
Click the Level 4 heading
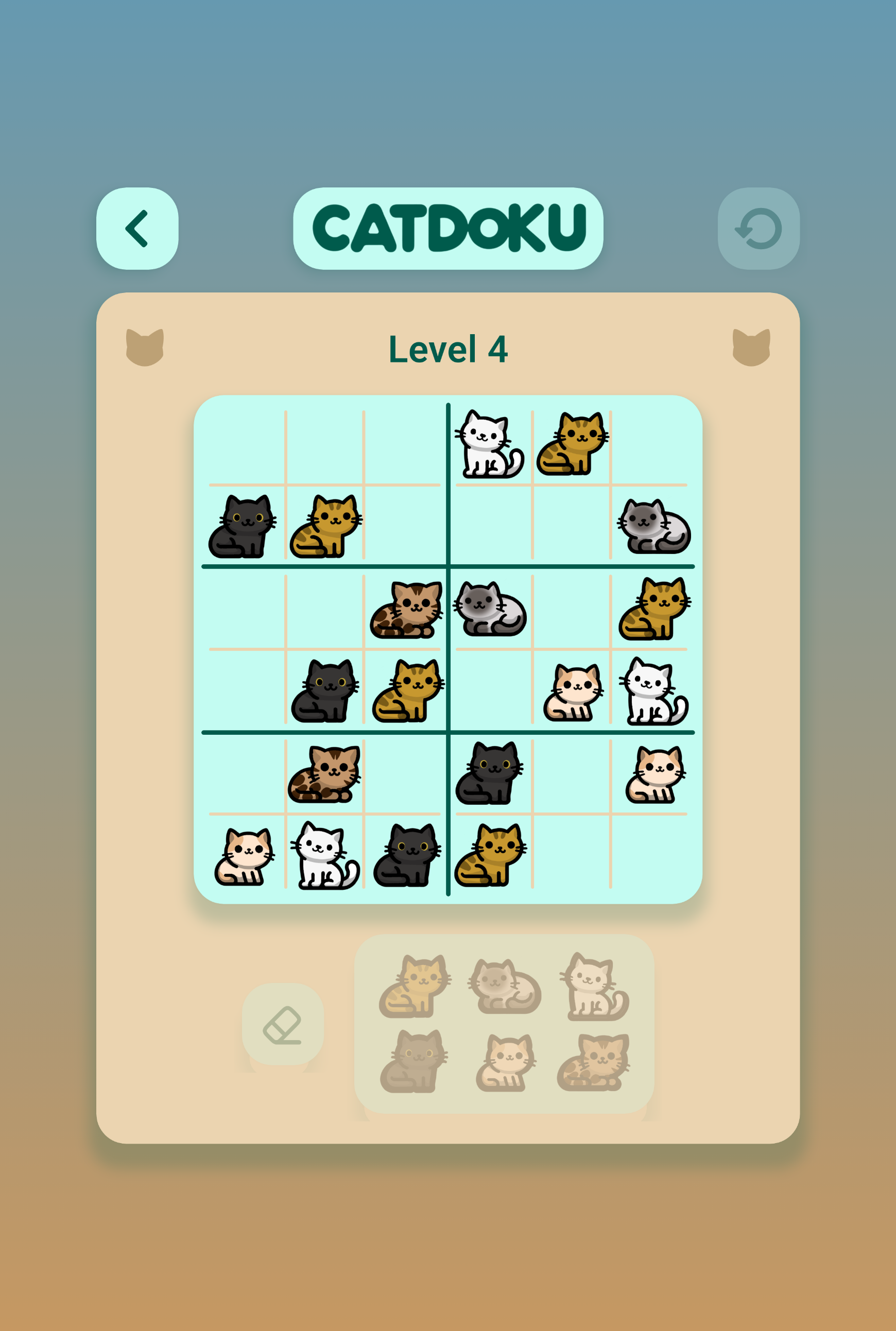click(449, 350)
